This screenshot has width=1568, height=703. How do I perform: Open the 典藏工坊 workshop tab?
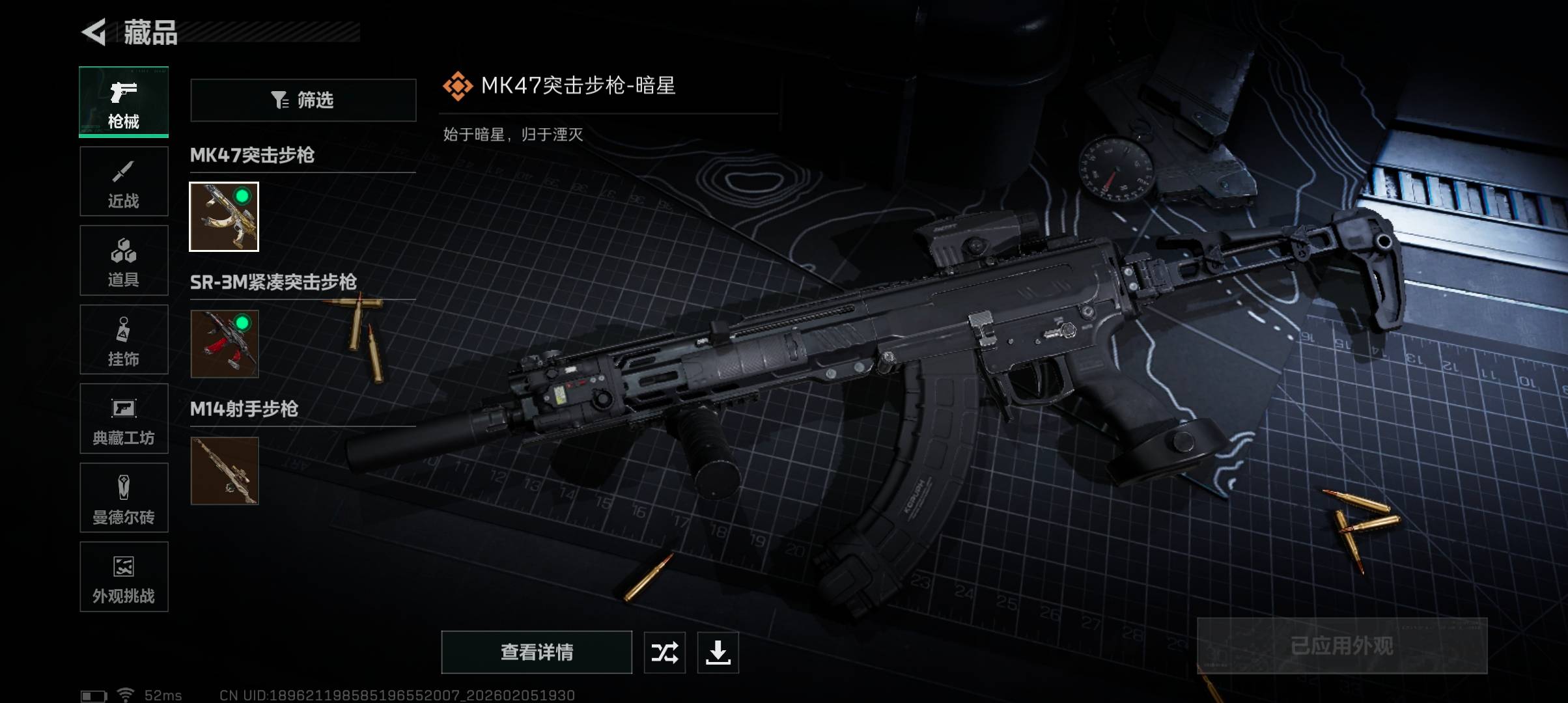click(x=124, y=419)
